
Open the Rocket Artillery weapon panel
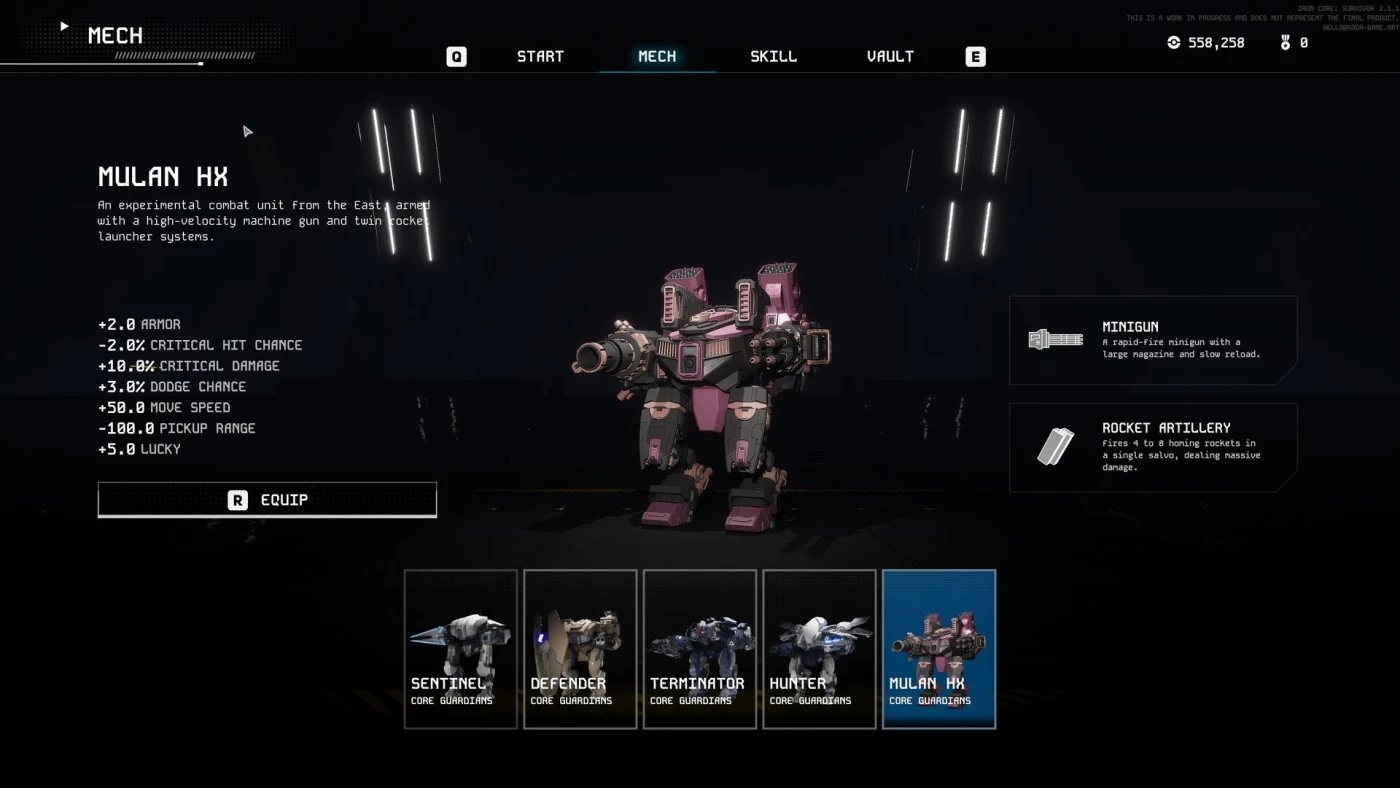[x=1152, y=447]
